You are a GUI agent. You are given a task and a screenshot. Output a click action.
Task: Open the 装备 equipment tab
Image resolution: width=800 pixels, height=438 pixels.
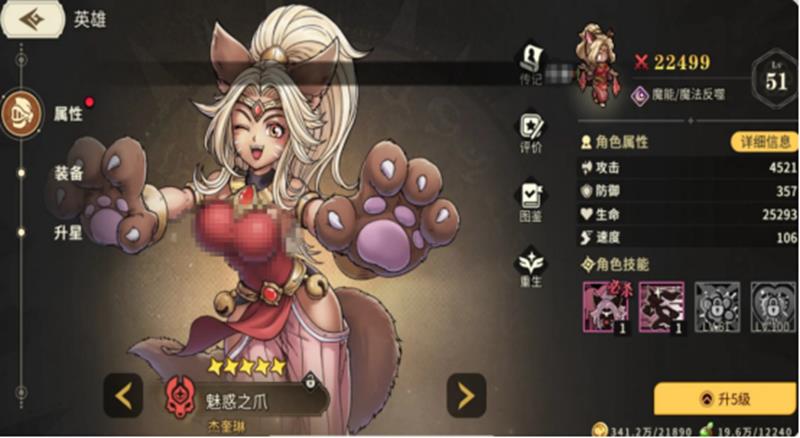tap(68, 173)
